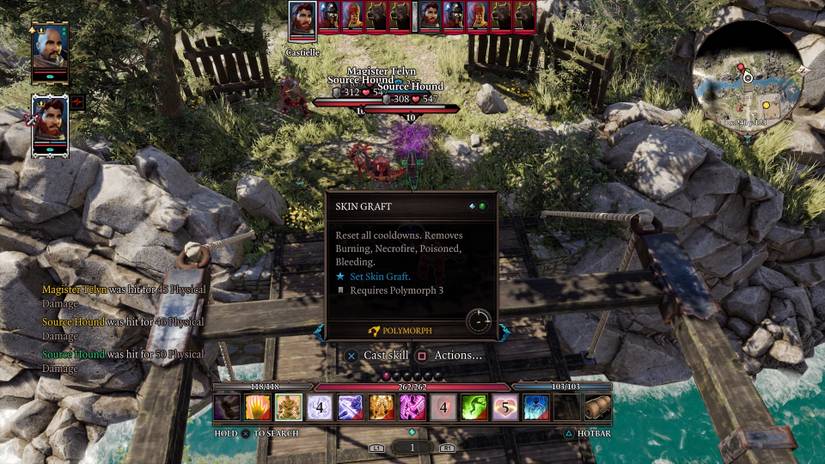
Task: Select the glowing orange hand skill
Action: [258, 407]
